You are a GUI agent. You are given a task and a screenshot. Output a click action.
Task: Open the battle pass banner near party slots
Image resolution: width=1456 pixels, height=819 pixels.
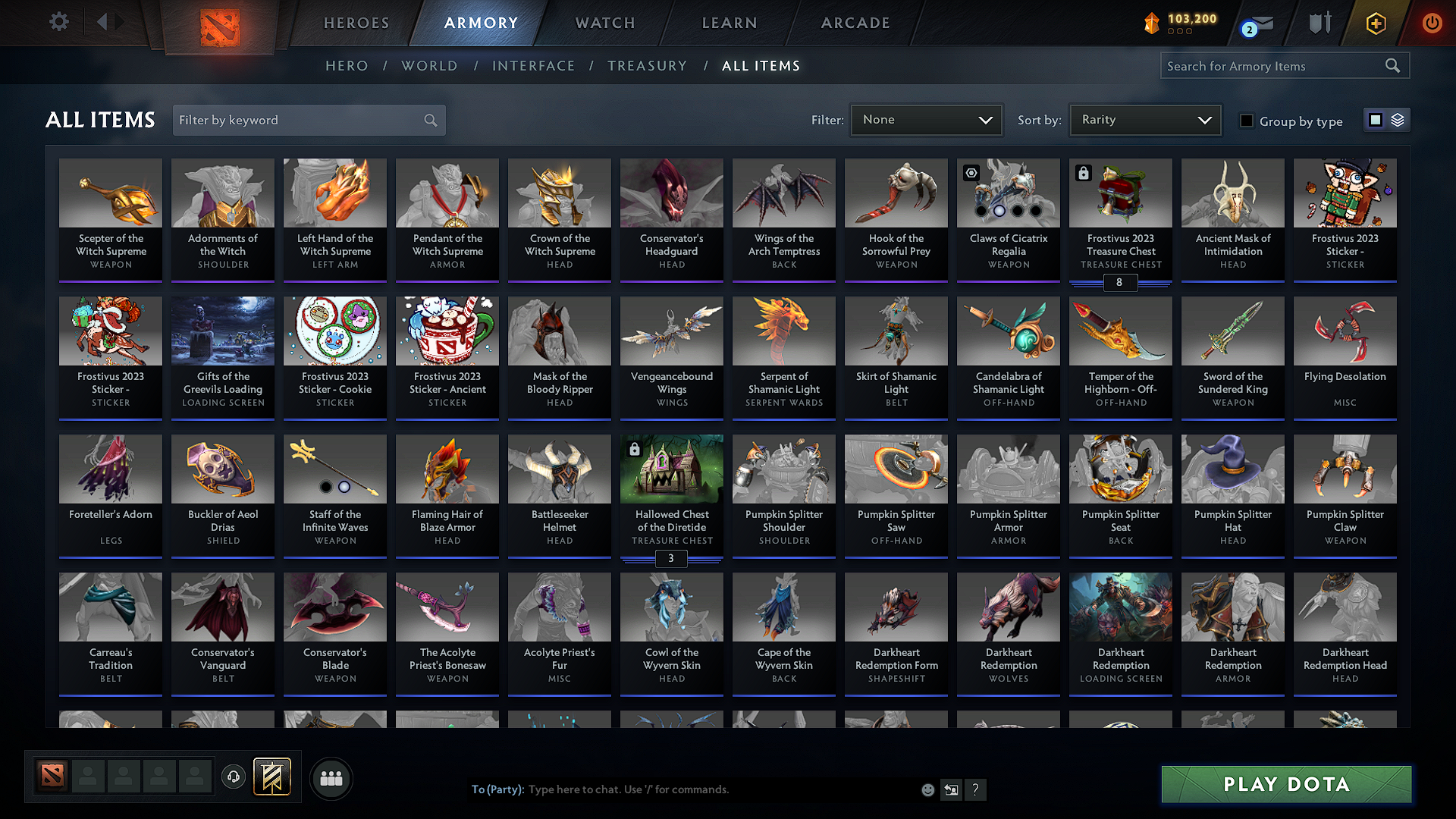pos(272,777)
